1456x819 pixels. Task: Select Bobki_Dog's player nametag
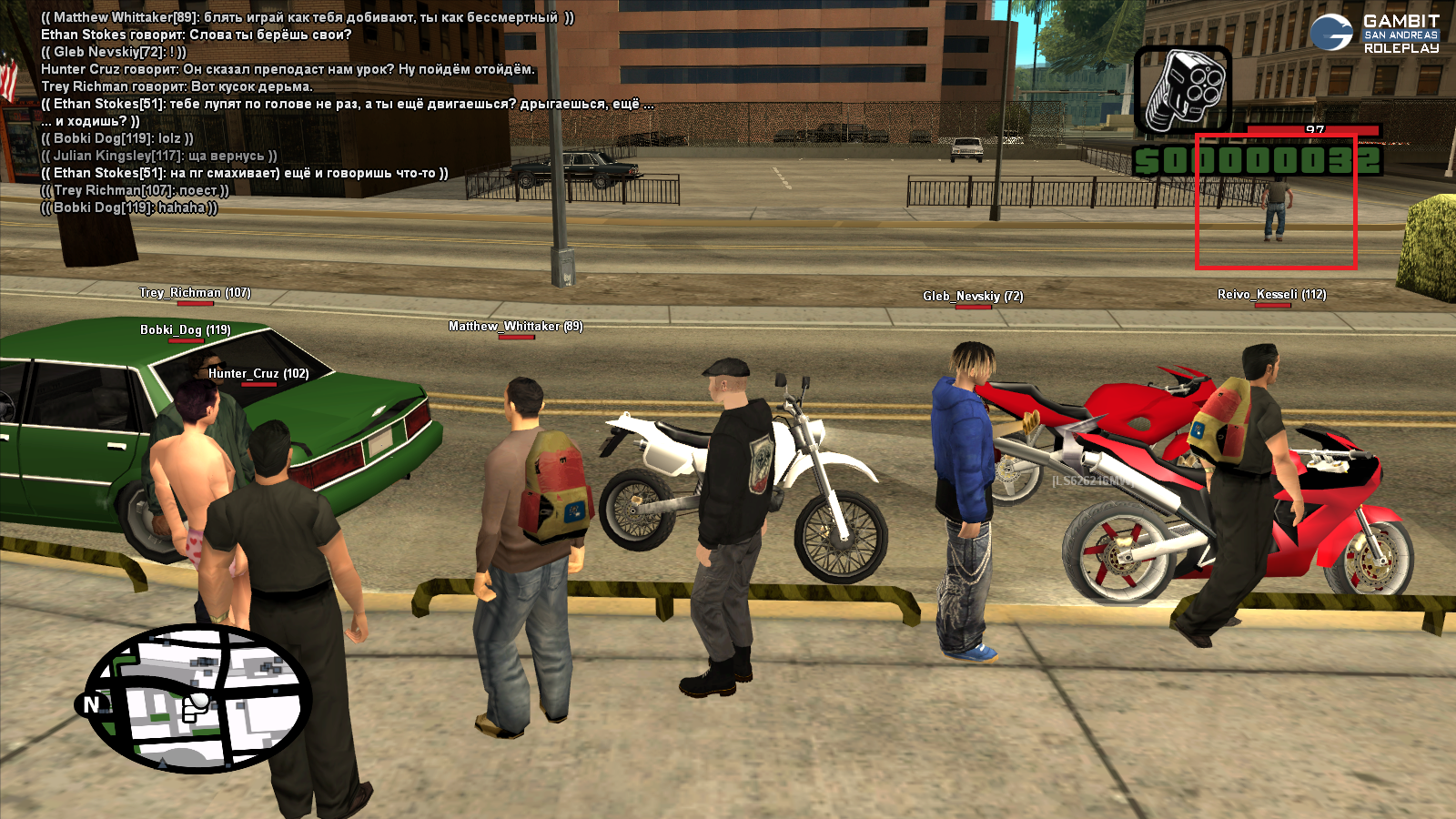(185, 329)
